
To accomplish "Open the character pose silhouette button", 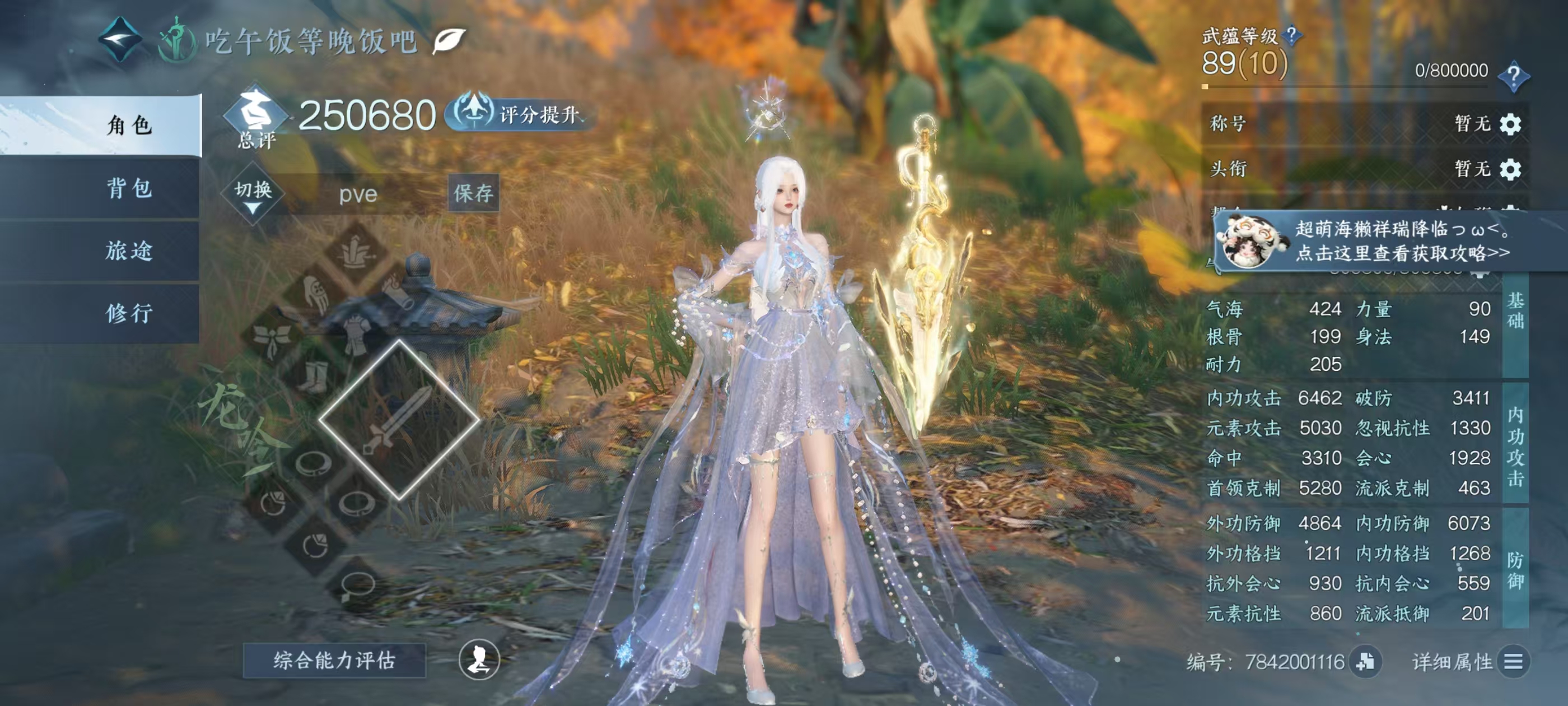I will pyautogui.click(x=479, y=659).
